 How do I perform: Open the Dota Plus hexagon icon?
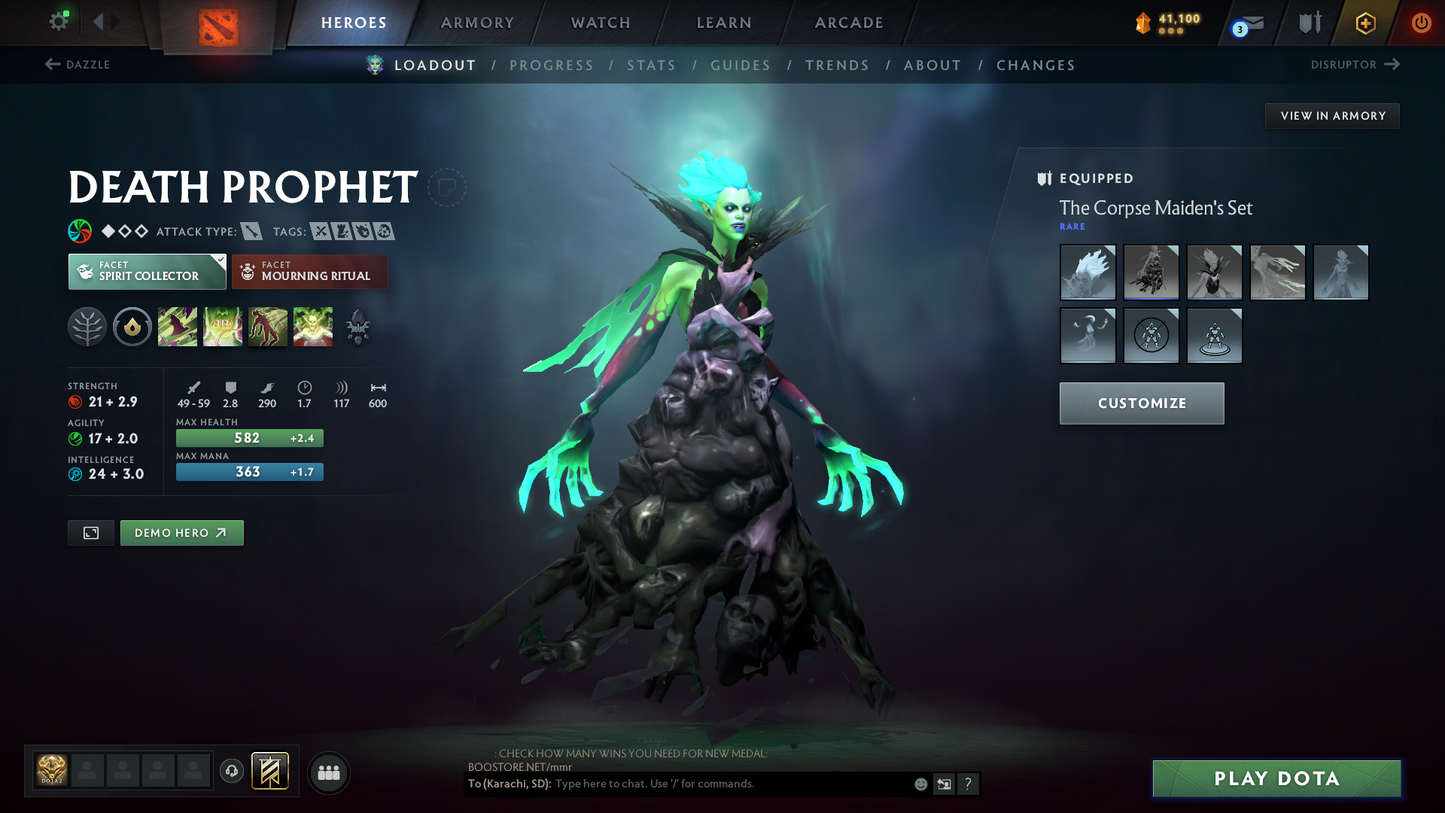(x=1366, y=22)
